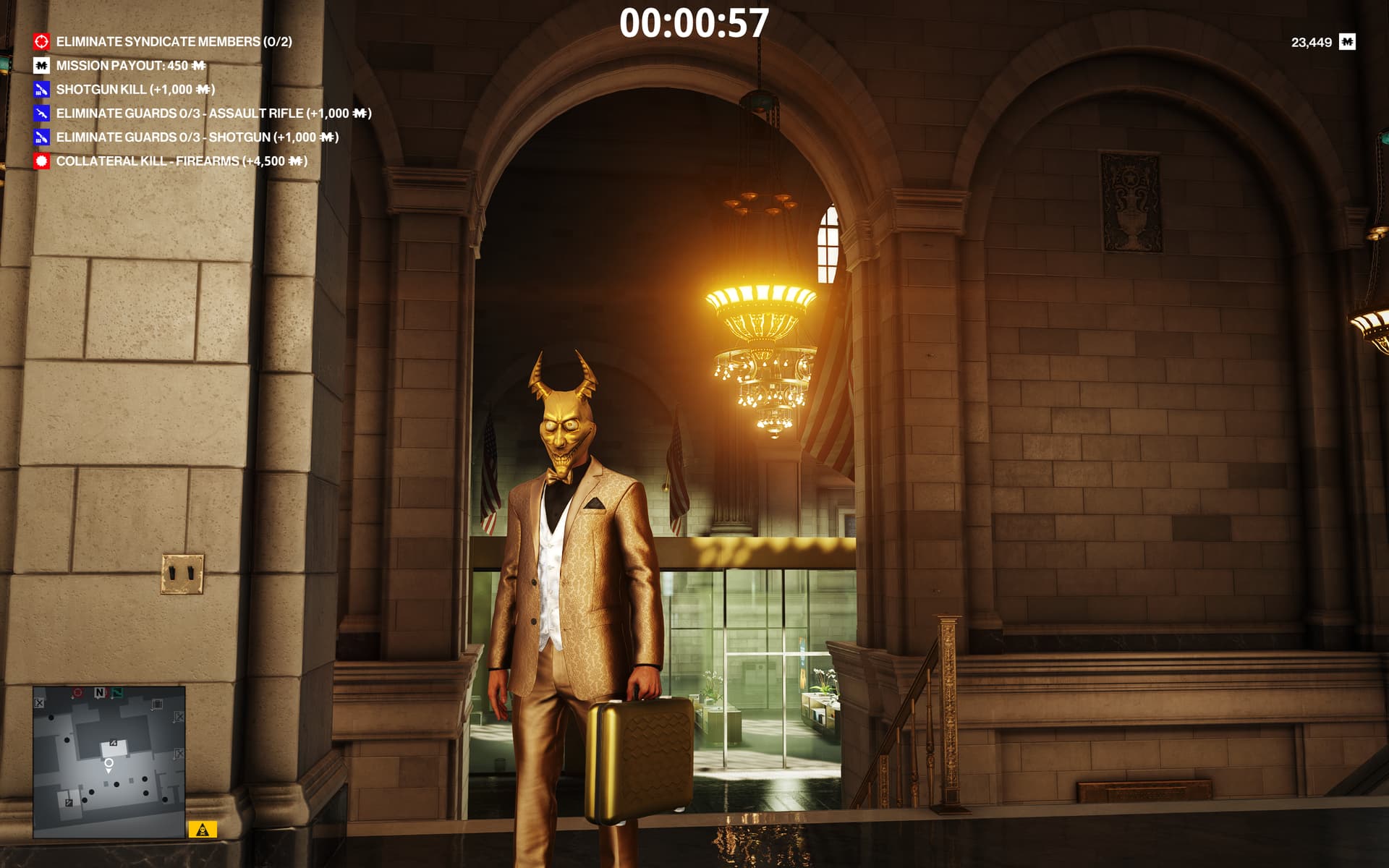Open the minimap
Viewport: 1389px width, 868px height.
109,762
